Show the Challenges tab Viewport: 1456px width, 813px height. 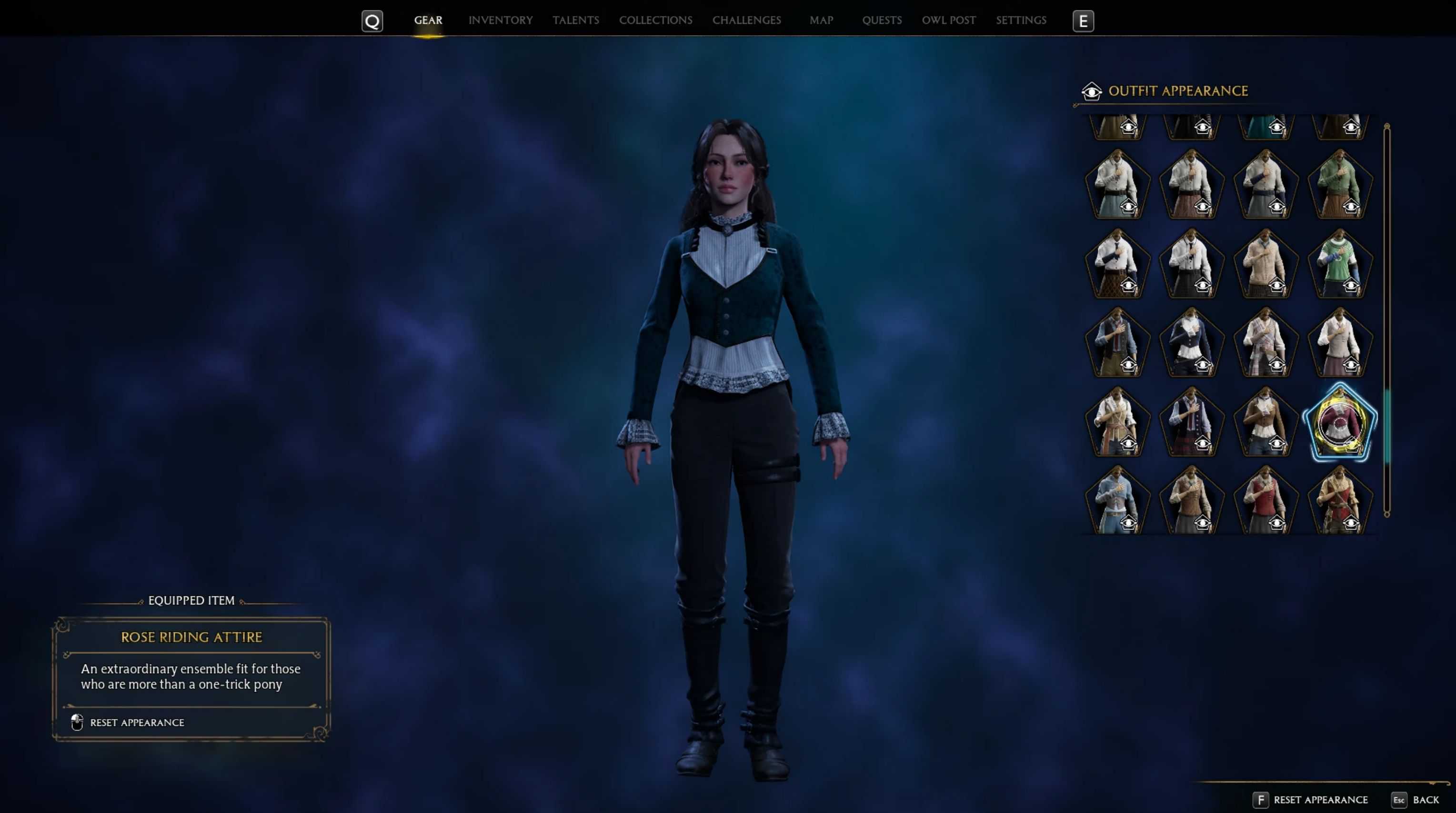tap(746, 20)
